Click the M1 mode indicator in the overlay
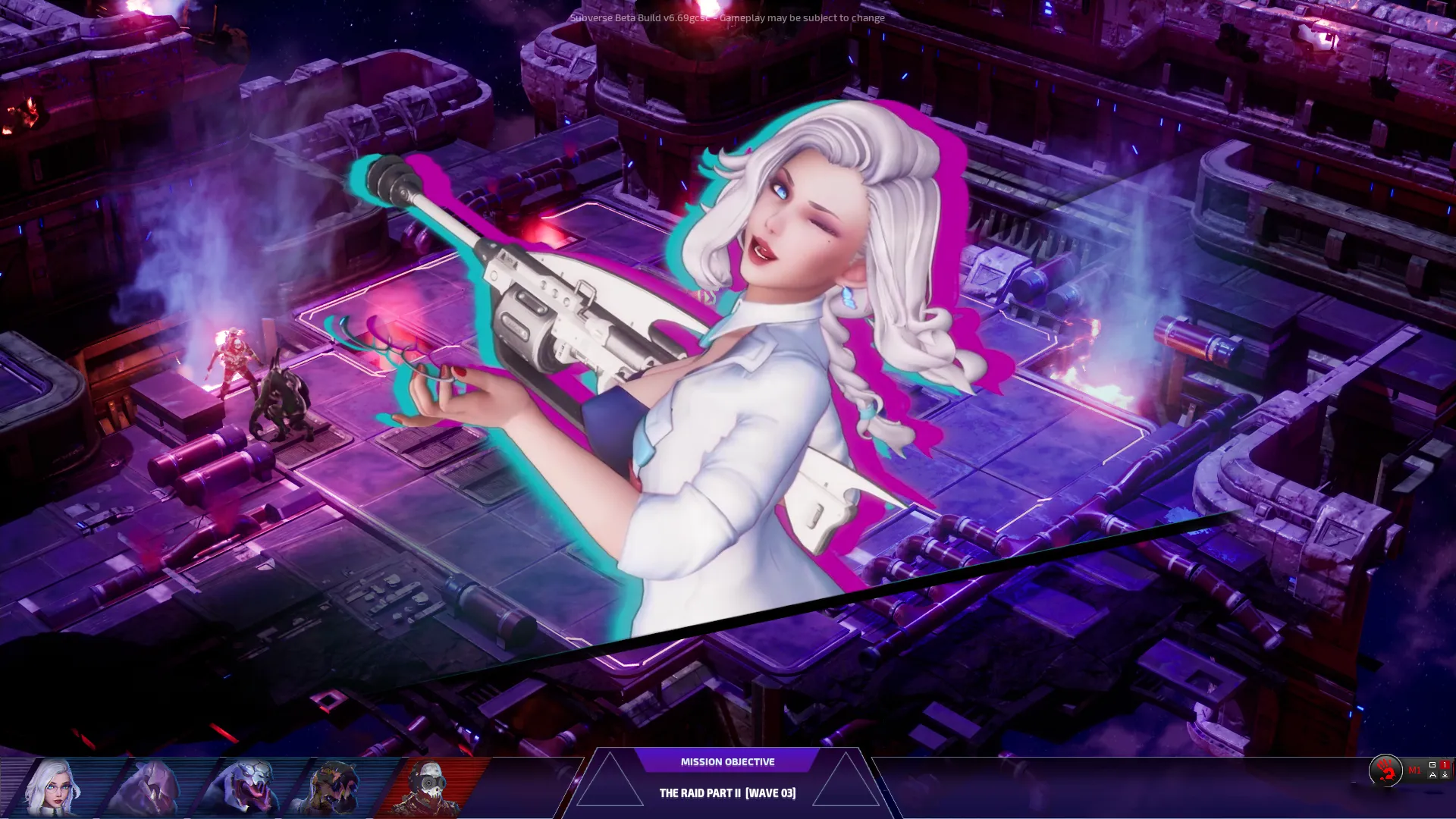Viewport: 1456px width, 819px height. 1415,771
